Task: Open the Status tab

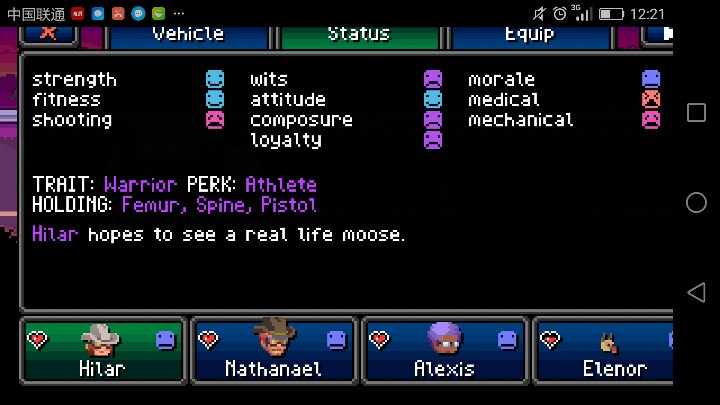Action: click(359, 35)
